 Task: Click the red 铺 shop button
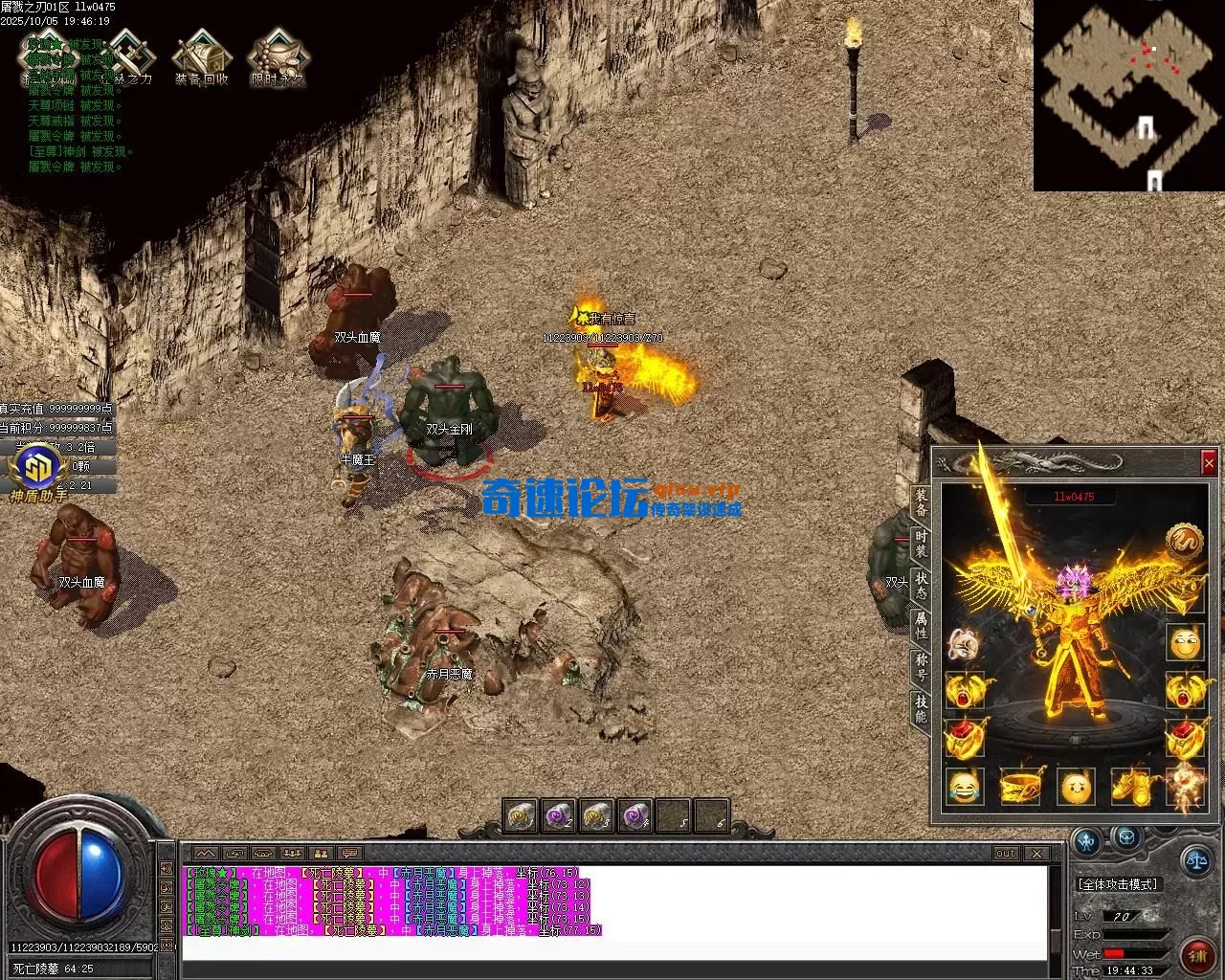tap(1196, 954)
